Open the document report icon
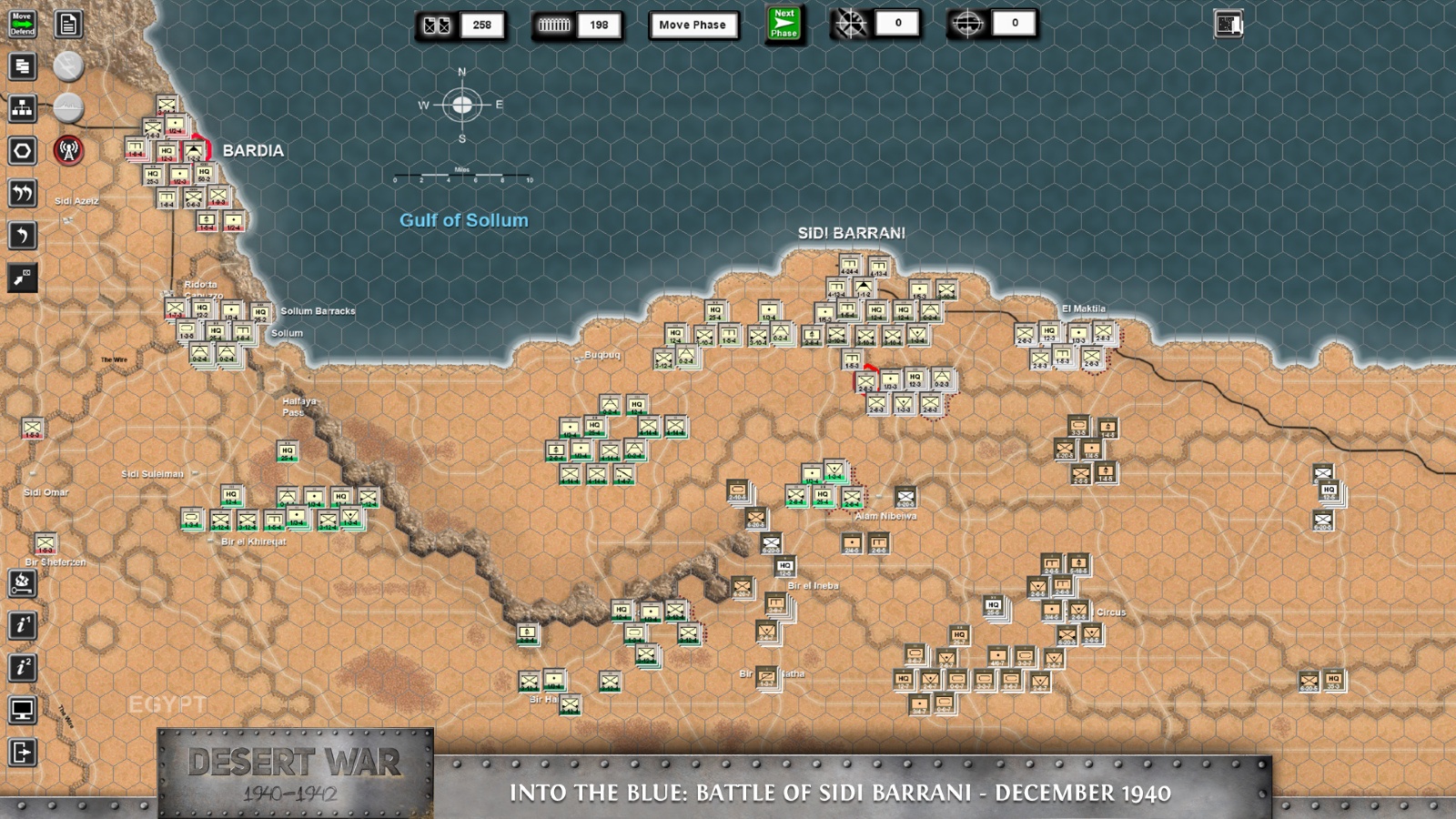This screenshot has width=1456, height=819. click(x=68, y=24)
